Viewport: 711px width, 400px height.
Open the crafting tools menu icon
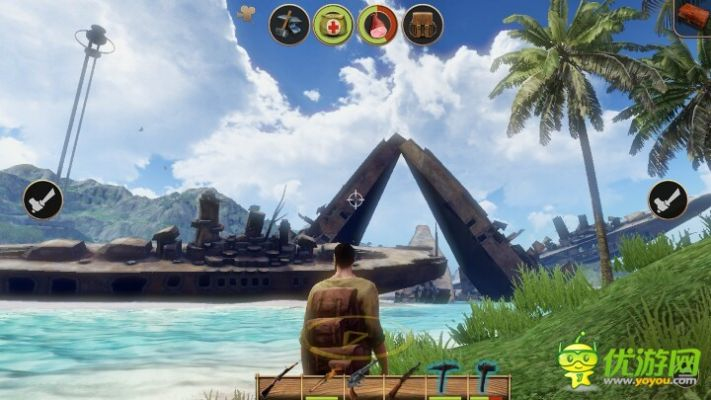pyautogui.click(x=288, y=24)
